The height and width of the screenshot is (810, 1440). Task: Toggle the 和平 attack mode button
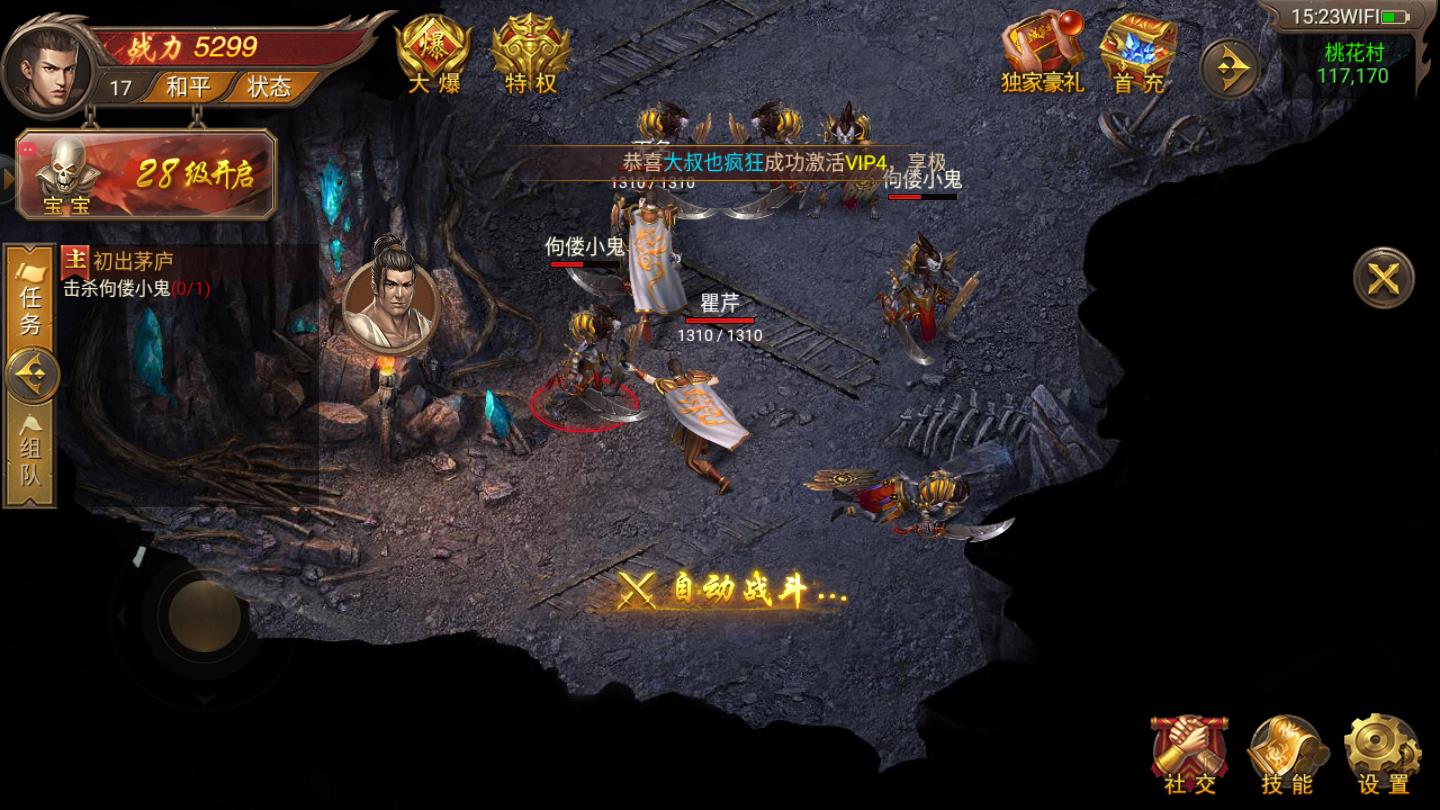coord(187,87)
